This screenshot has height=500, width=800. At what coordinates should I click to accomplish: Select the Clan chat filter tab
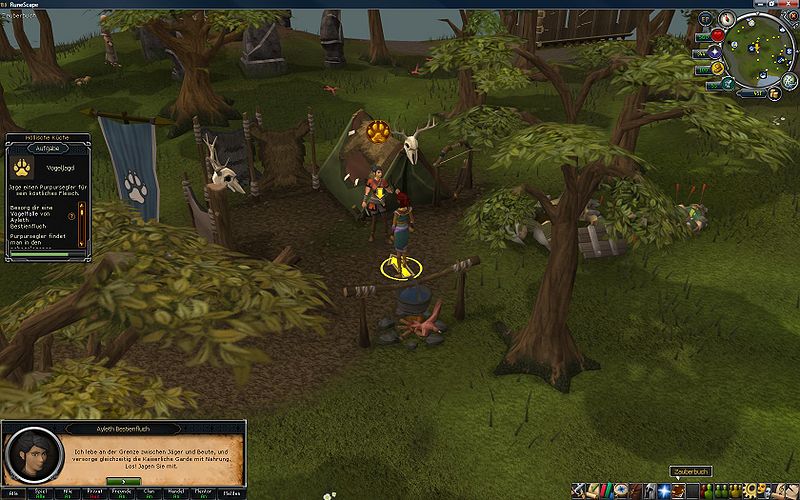[x=147, y=492]
